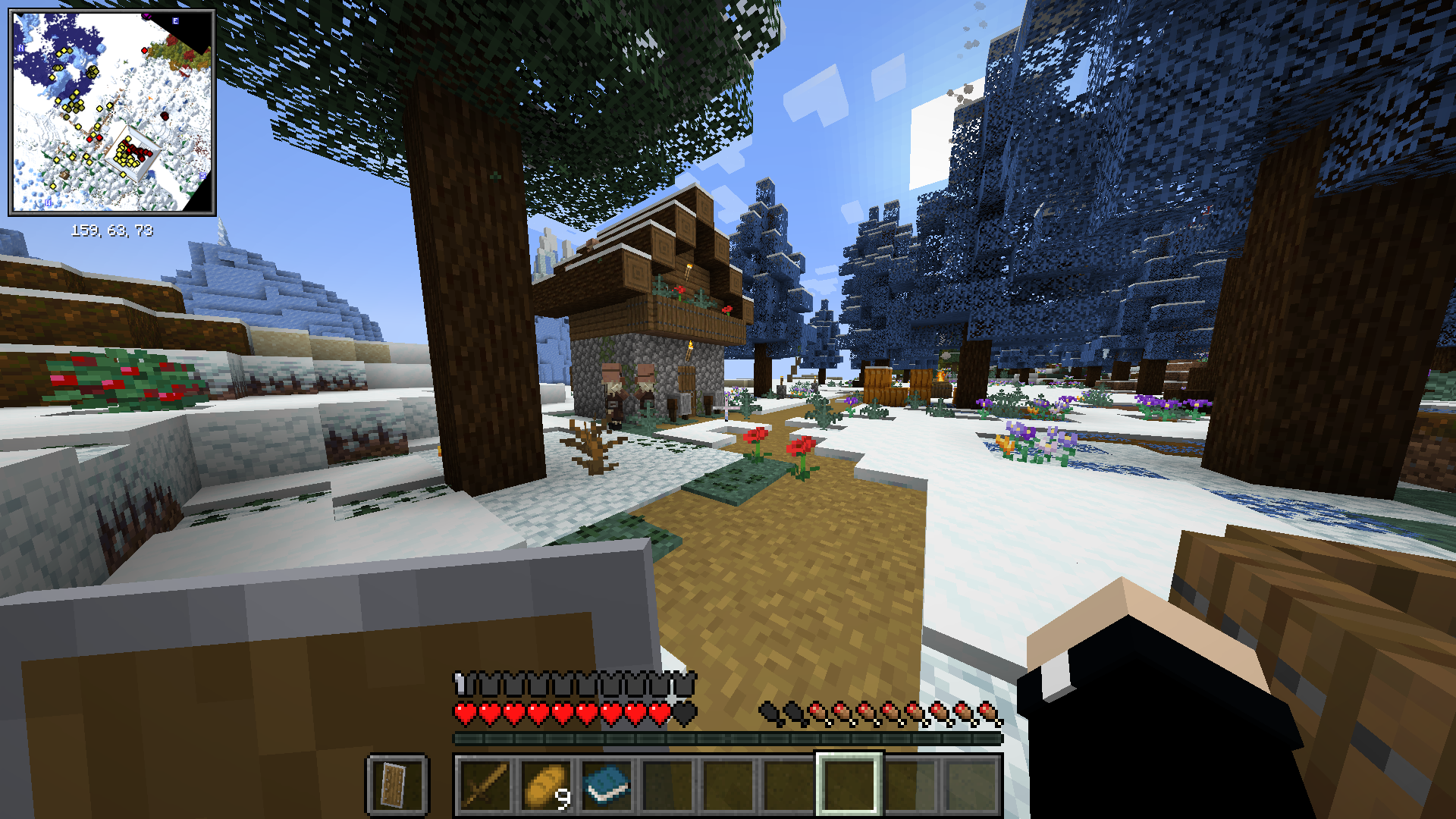Click the S direction marker on the minimap
The image size is (1456, 819).
pos(203,175)
